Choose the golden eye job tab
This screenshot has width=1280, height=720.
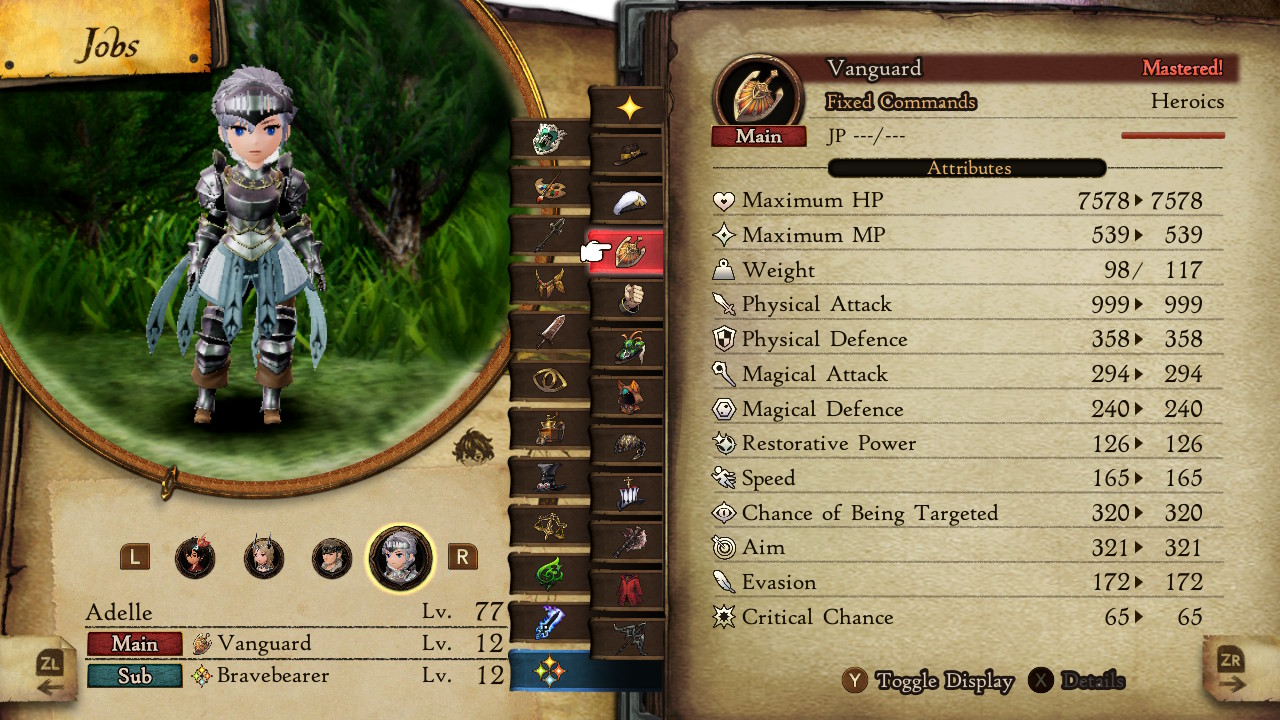tap(549, 380)
